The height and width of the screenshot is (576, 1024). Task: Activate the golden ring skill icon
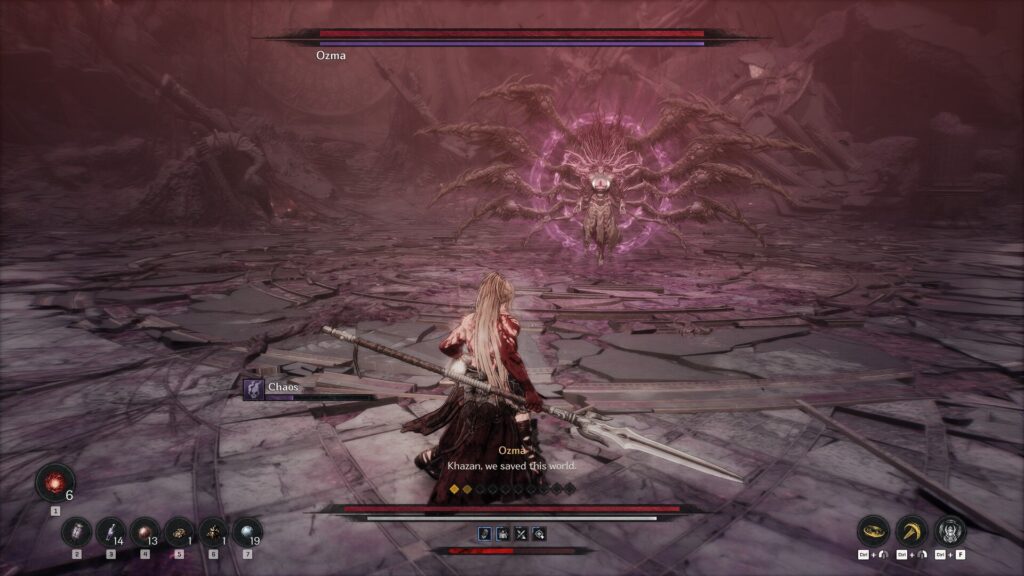874,530
